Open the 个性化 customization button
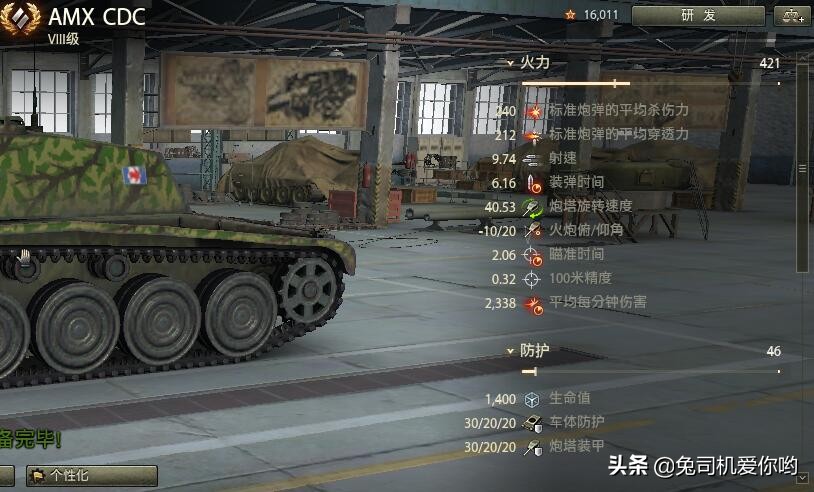This screenshot has height=492, width=814. 91,475
